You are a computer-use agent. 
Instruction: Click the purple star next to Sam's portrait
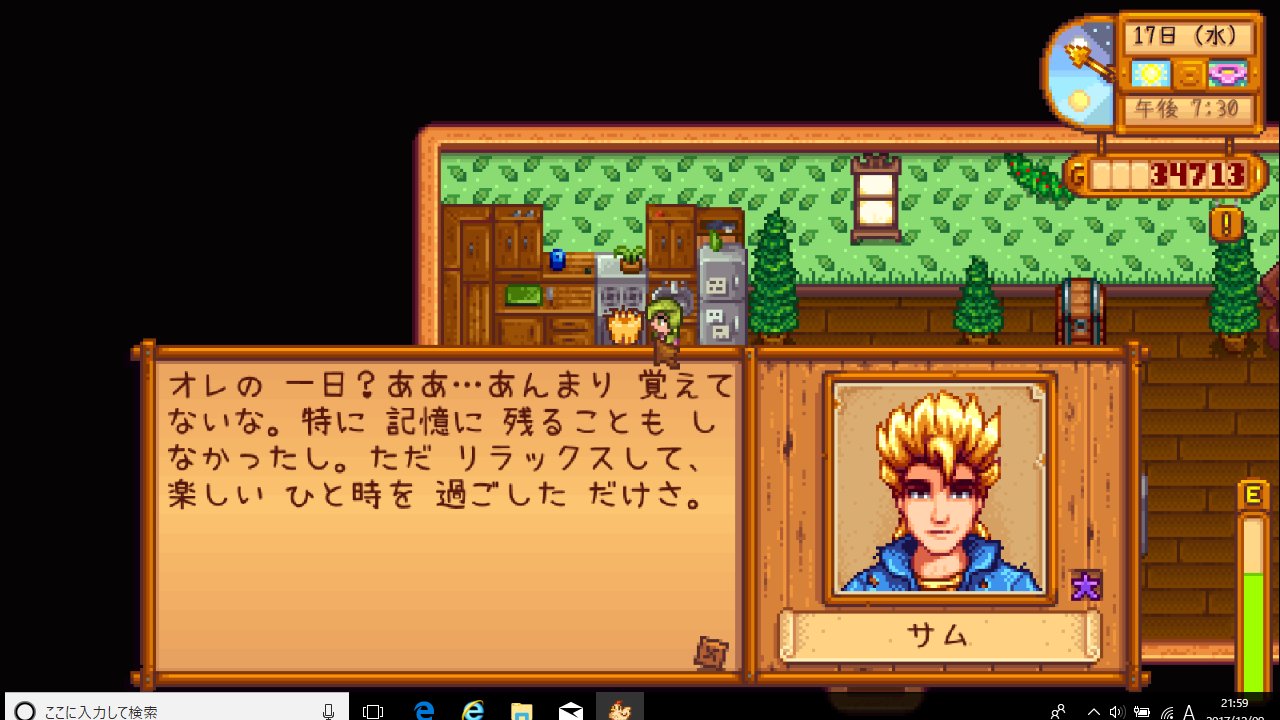1088,586
